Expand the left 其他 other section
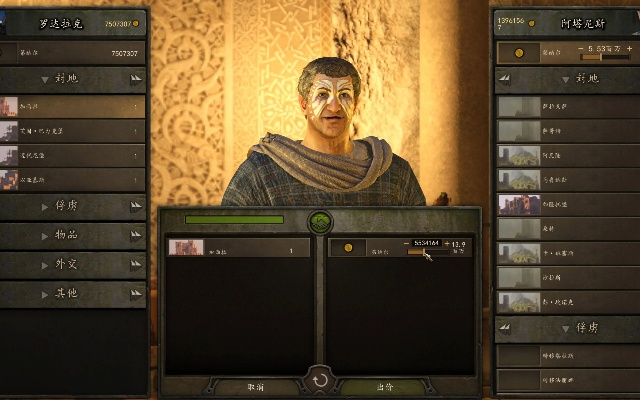640x400 pixels. [x=73, y=294]
